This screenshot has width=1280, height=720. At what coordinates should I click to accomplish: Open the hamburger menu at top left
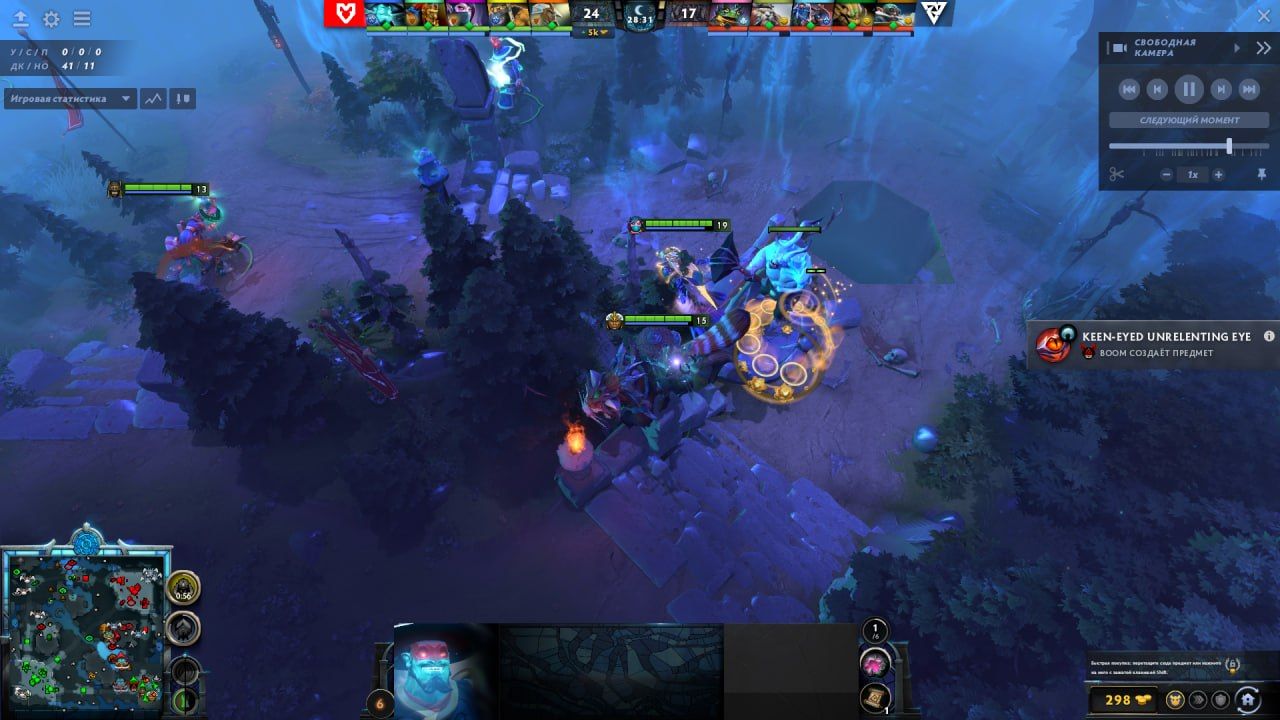click(82, 18)
